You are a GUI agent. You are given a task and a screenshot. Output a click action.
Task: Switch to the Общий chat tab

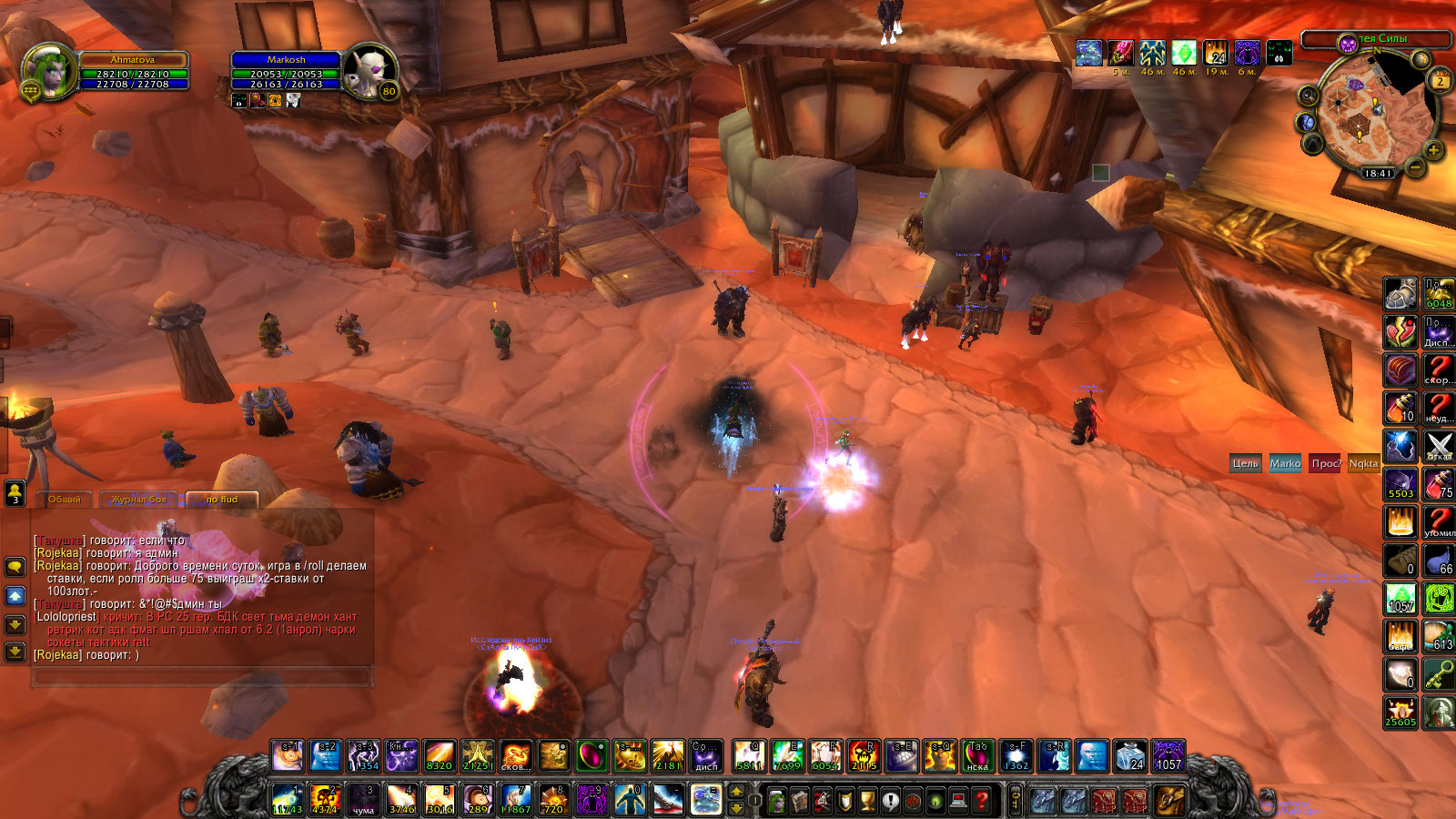click(x=64, y=500)
